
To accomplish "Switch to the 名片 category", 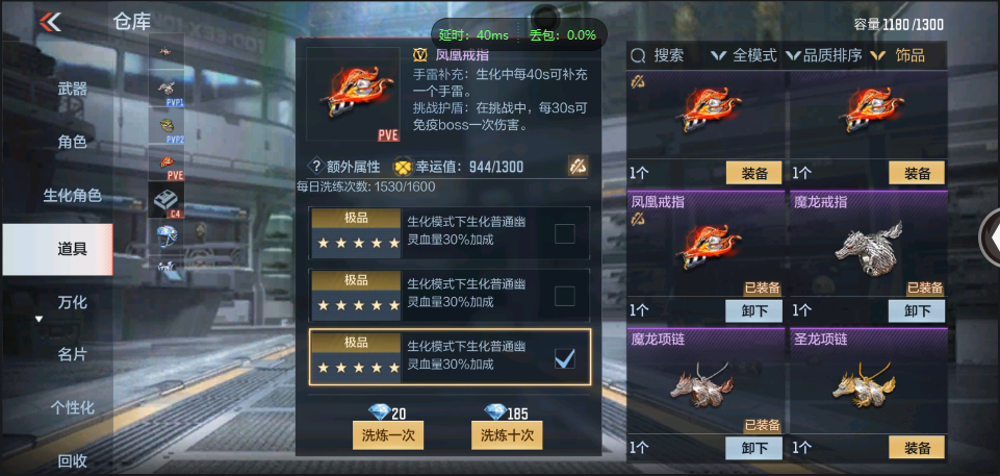I will (72, 354).
